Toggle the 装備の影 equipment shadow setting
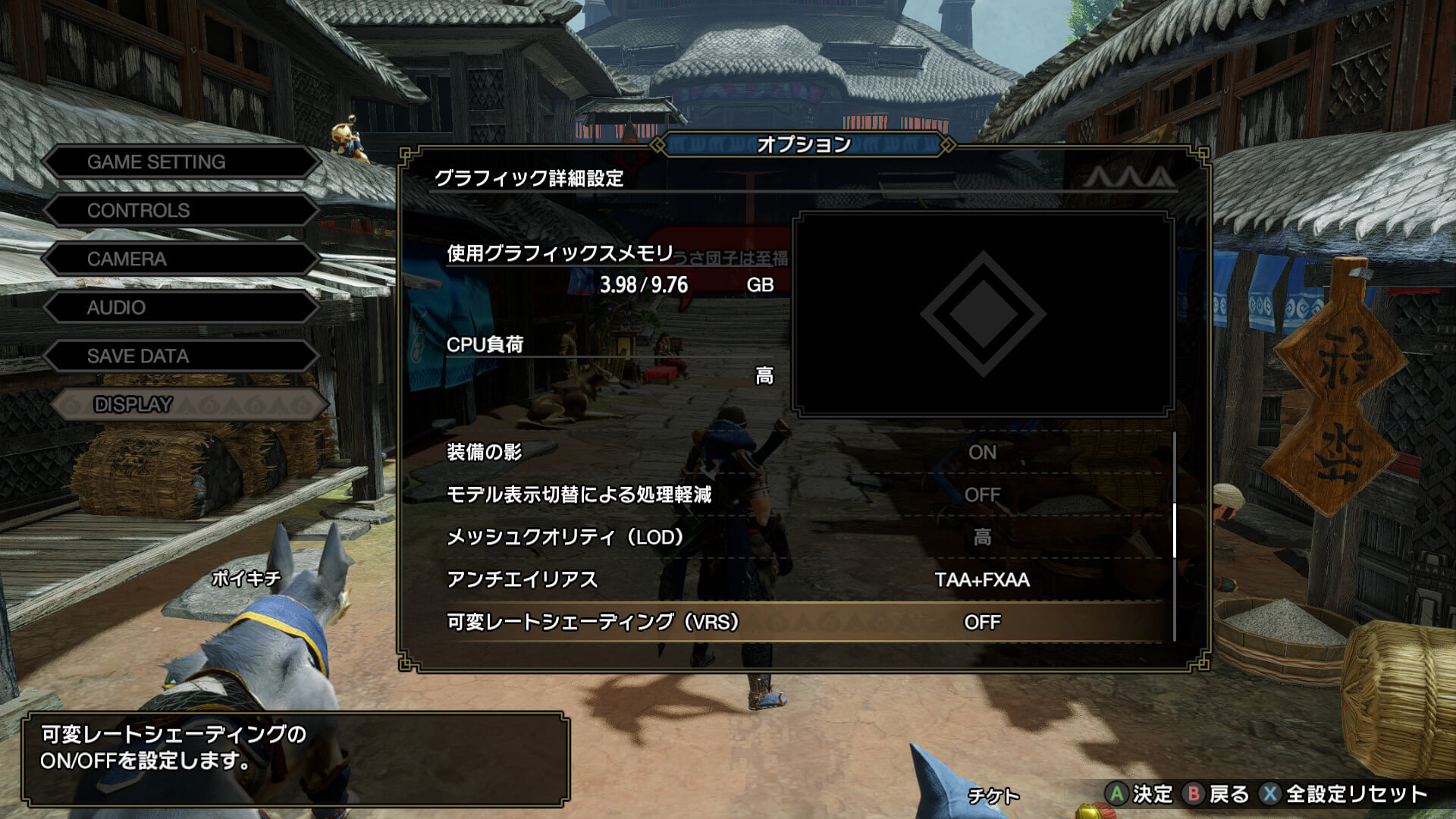Image resolution: width=1456 pixels, height=819 pixels. coord(804,453)
